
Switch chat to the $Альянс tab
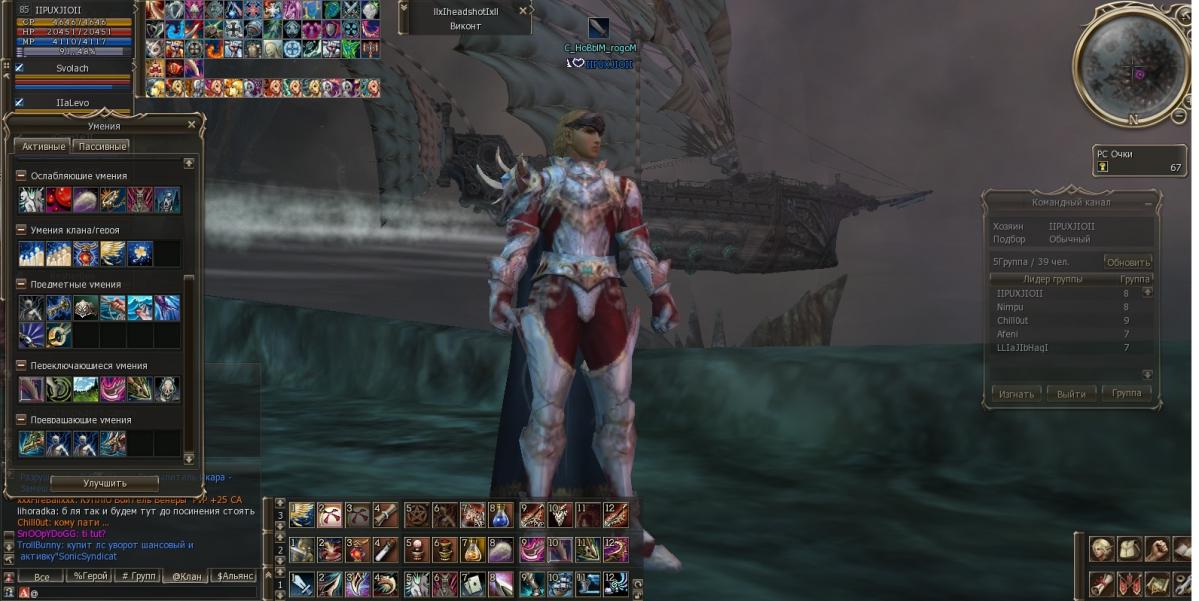point(235,576)
